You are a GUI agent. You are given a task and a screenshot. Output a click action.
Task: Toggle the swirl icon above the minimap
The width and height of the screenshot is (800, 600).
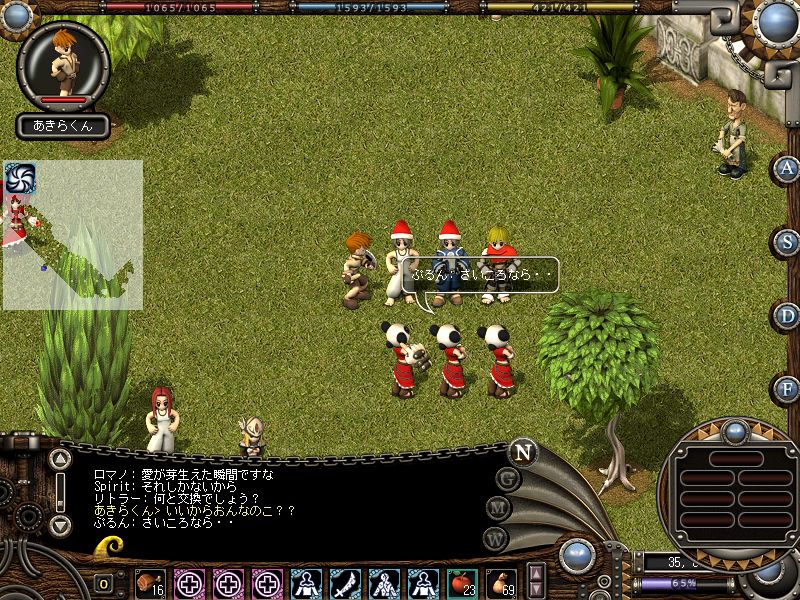pyautogui.click(x=20, y=177)
